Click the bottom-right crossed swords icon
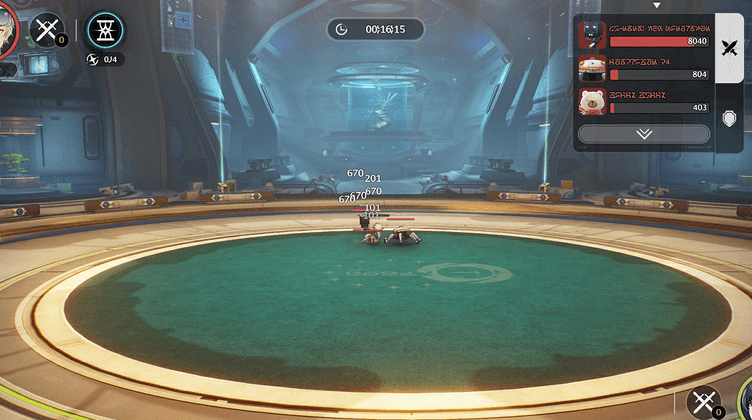The image size is (752, 420). tap(705, 402)
